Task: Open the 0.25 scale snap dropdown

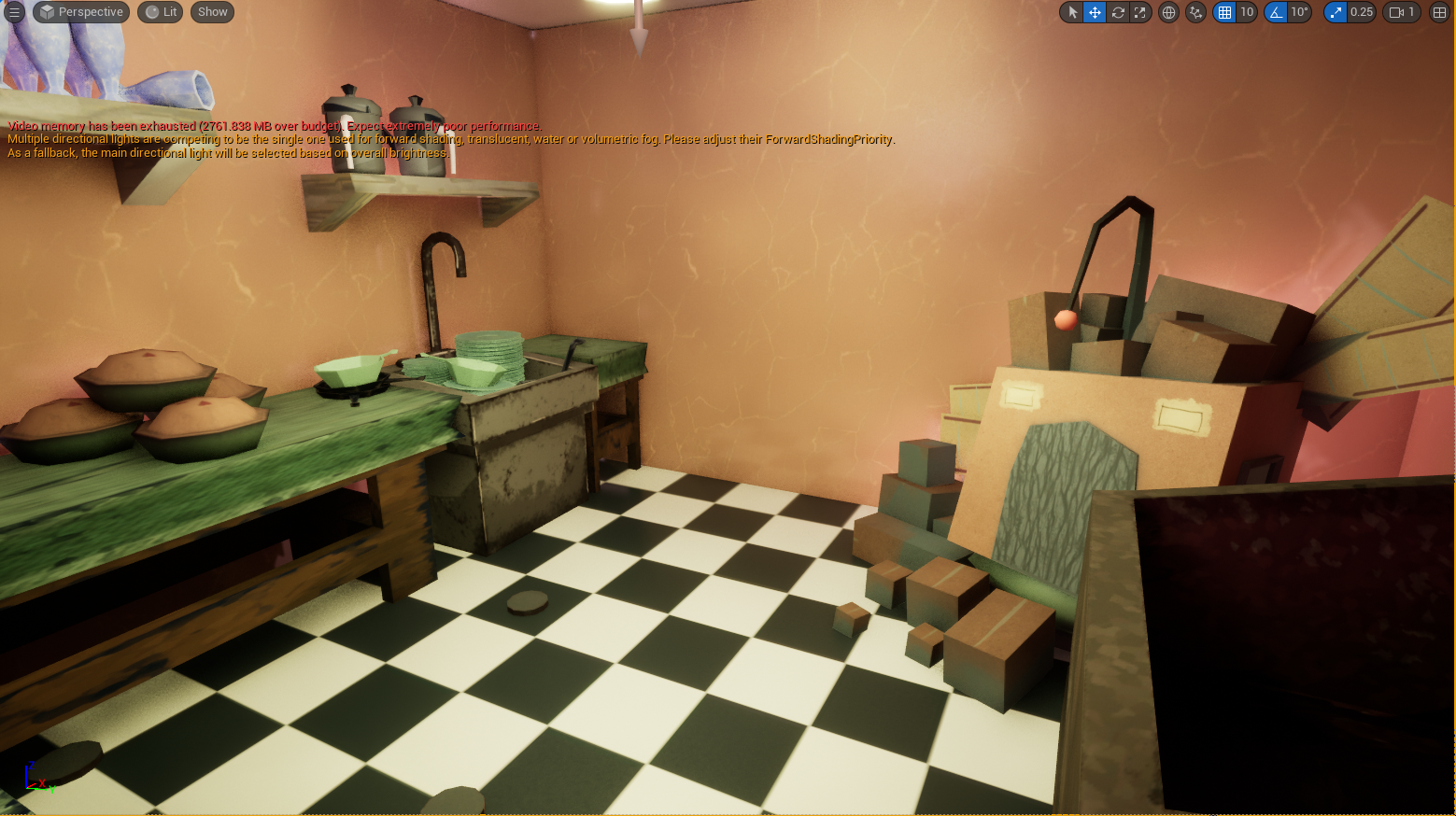Action: [1362, 12]
